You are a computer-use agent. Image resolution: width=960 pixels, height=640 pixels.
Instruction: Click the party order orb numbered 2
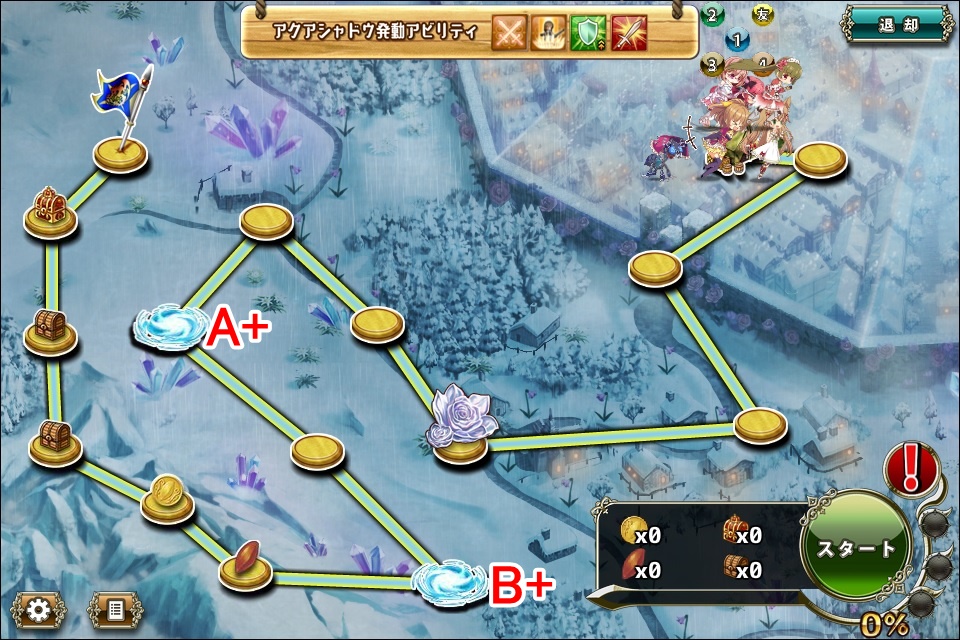tap(712, 15)
